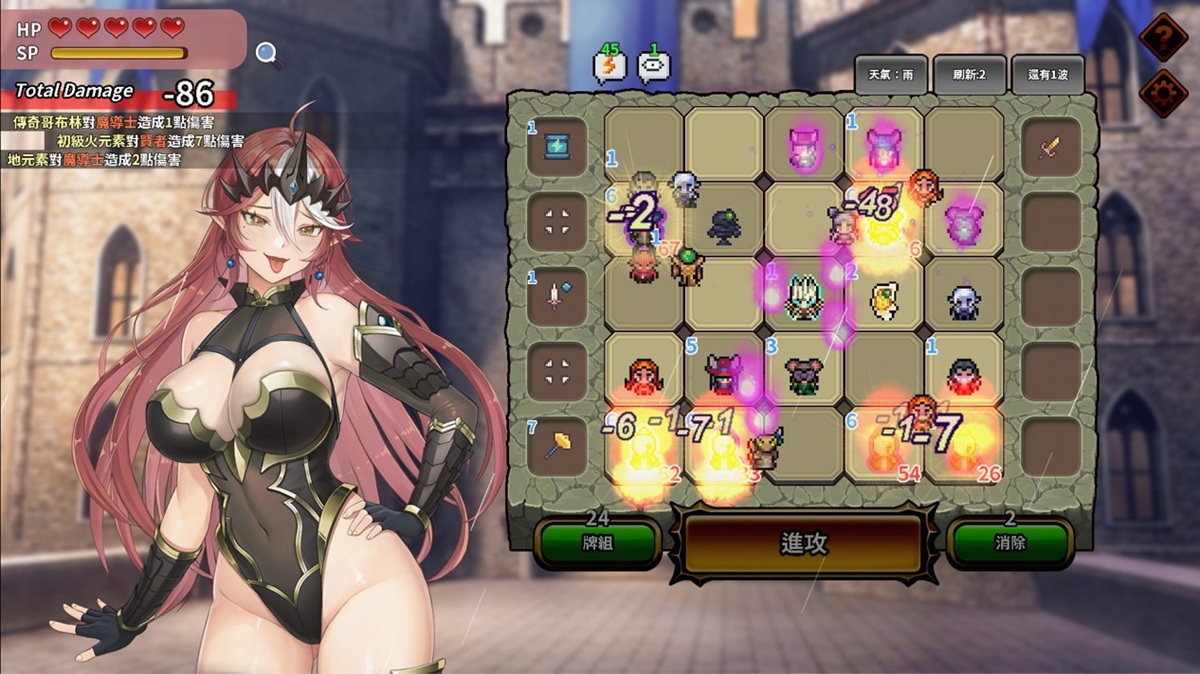This screenshot has width=1200, height=674.
Task: Choose the grey mouse unit tile
Action: pyautogui.click(x=803, y=374)
